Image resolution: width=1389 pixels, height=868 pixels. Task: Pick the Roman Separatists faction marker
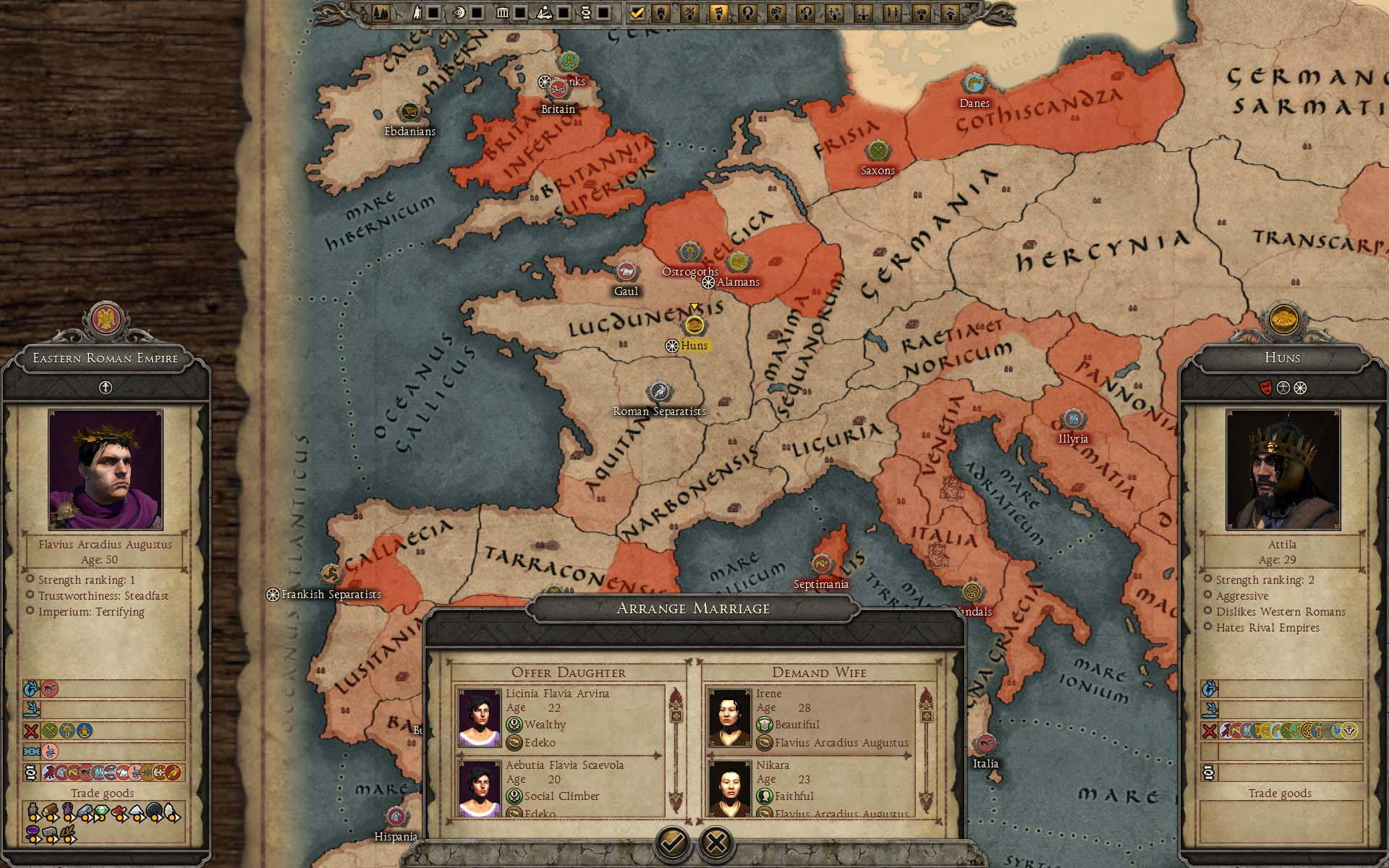pos(659,392)
